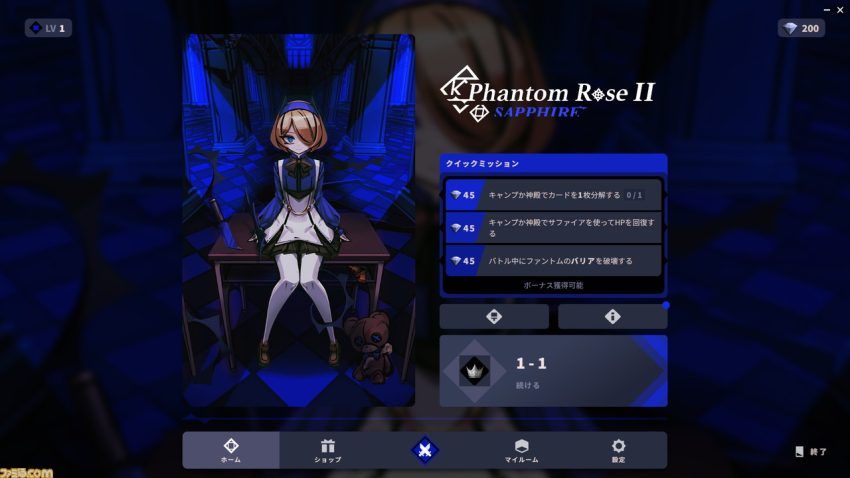
Task: Select the sapphire HP recovery quick mission
Action: (553, 227)
